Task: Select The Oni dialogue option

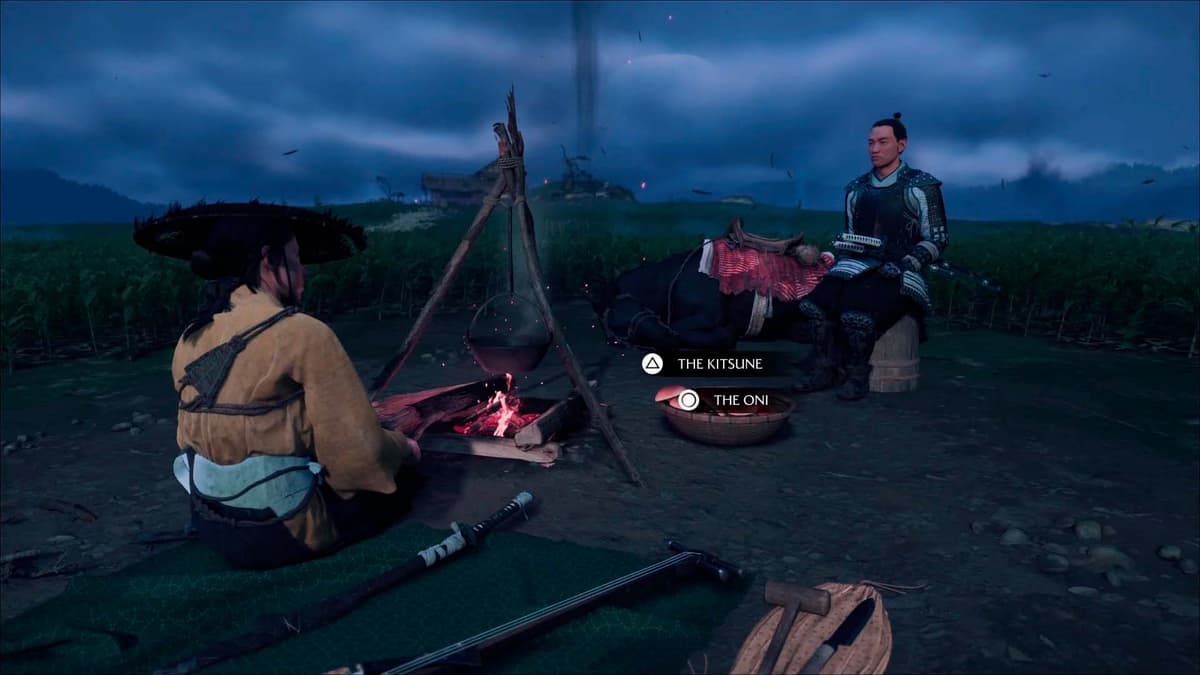Action: pyautogui.click(x=726, y=401)
